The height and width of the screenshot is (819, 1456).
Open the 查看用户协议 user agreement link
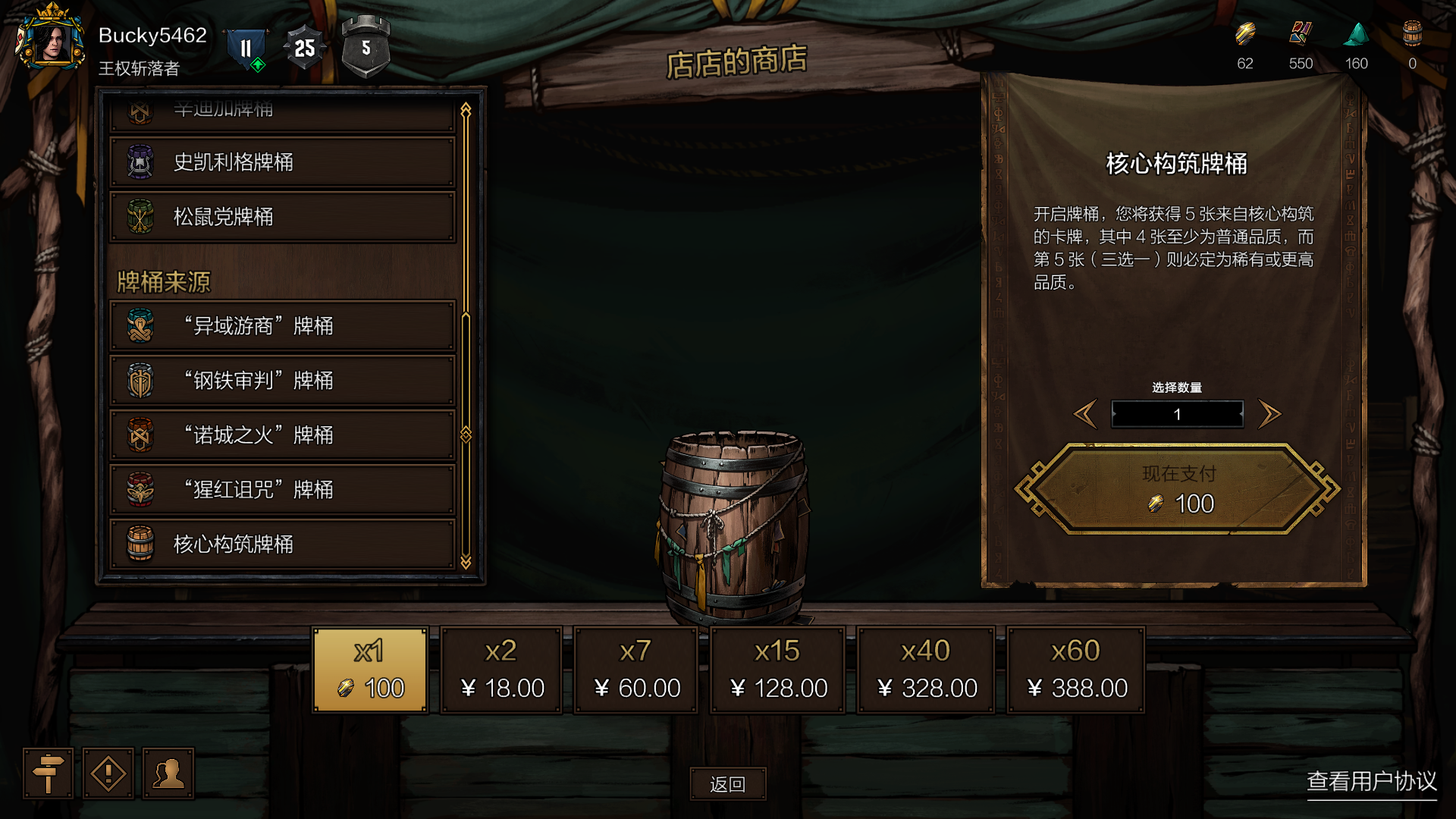click(1371, 781)
